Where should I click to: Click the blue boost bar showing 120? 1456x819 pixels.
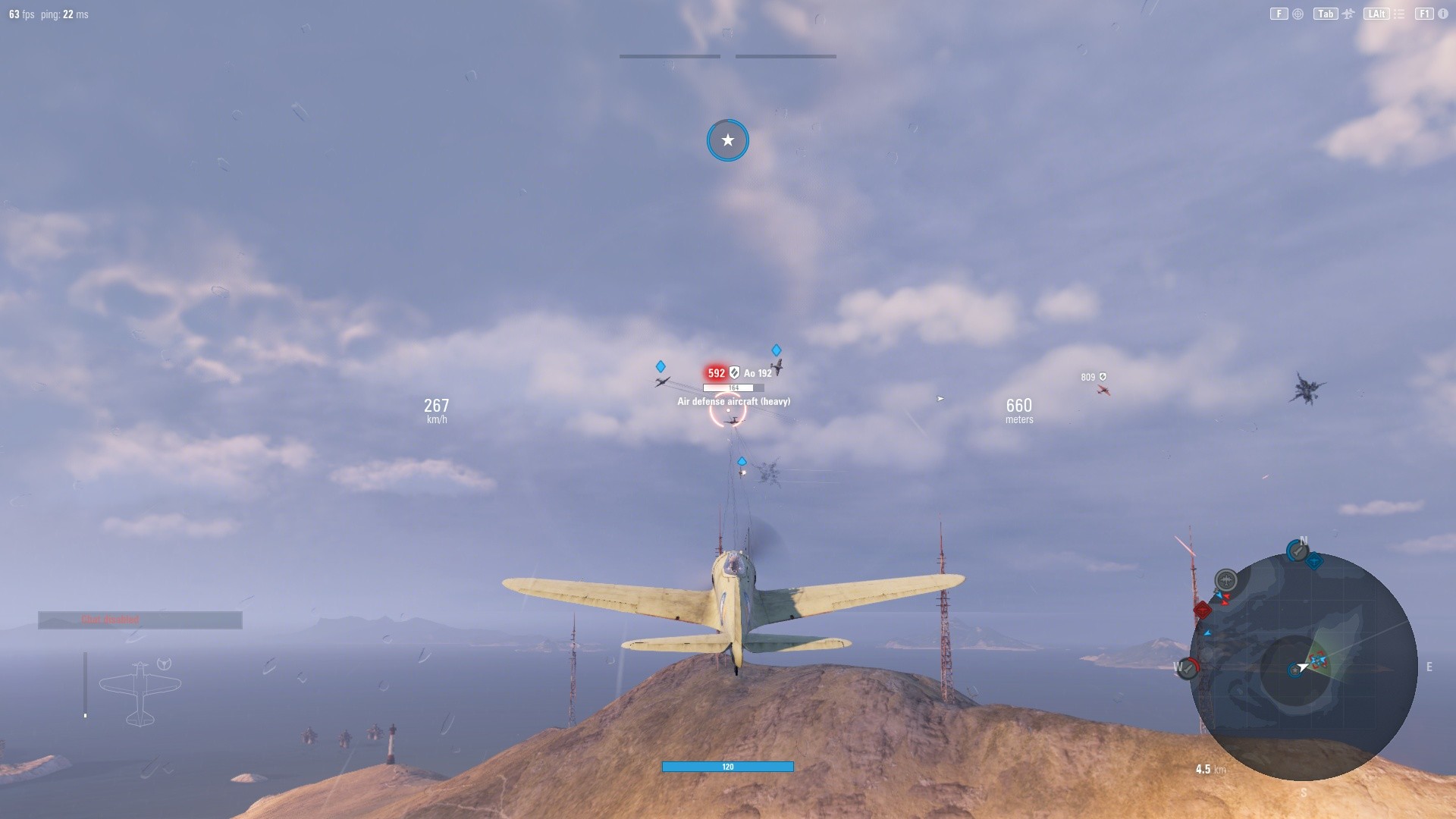(x=728, y=767)
